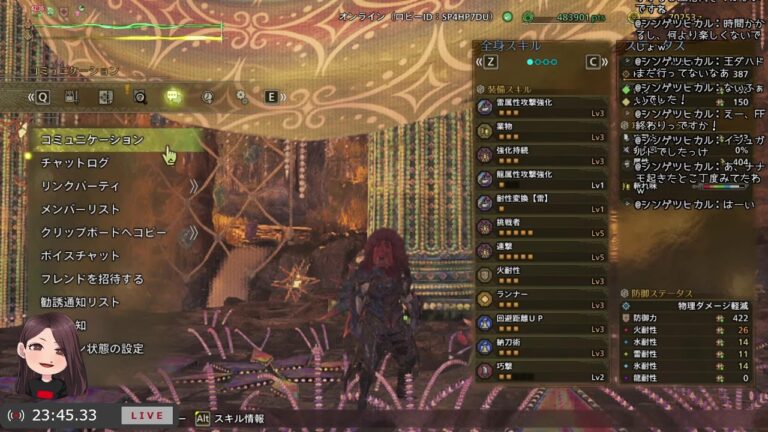Select the 雷属性攻撃強化 skill row
This screenshot has width=768, height=432.
[x=541, y=107]
